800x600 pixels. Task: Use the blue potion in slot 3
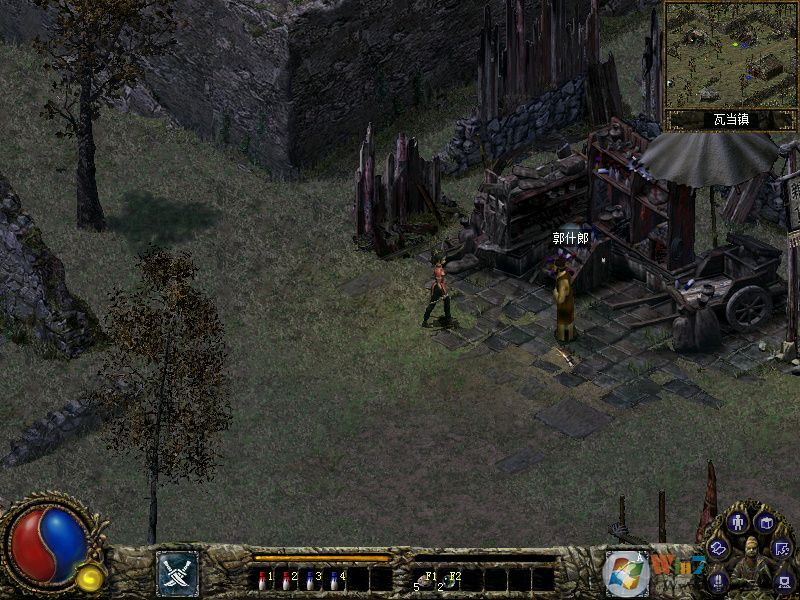pyautogui.click(x=311, y=579)
